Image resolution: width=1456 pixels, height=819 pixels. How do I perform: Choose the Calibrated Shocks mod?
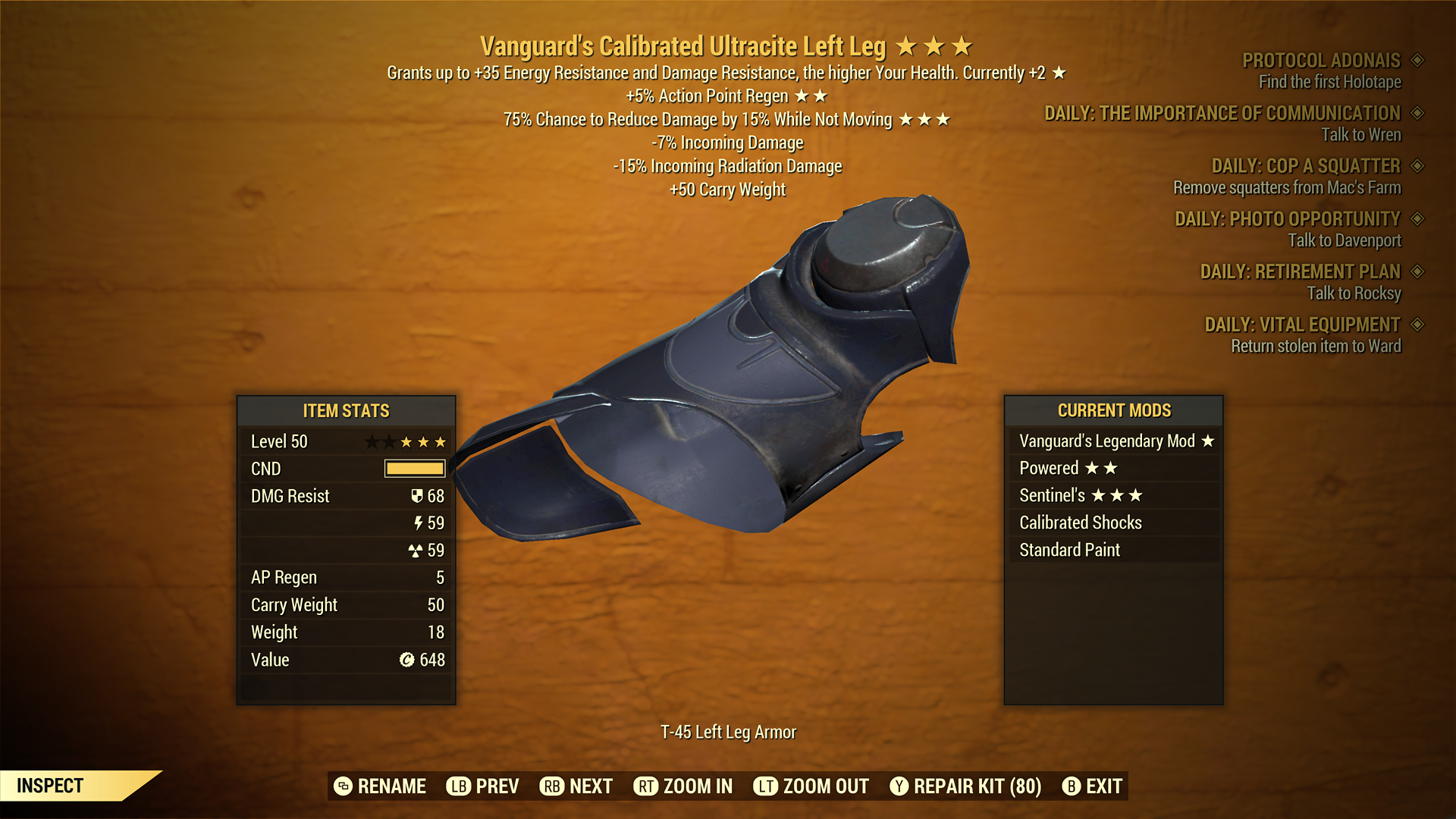pos(1115,523)
